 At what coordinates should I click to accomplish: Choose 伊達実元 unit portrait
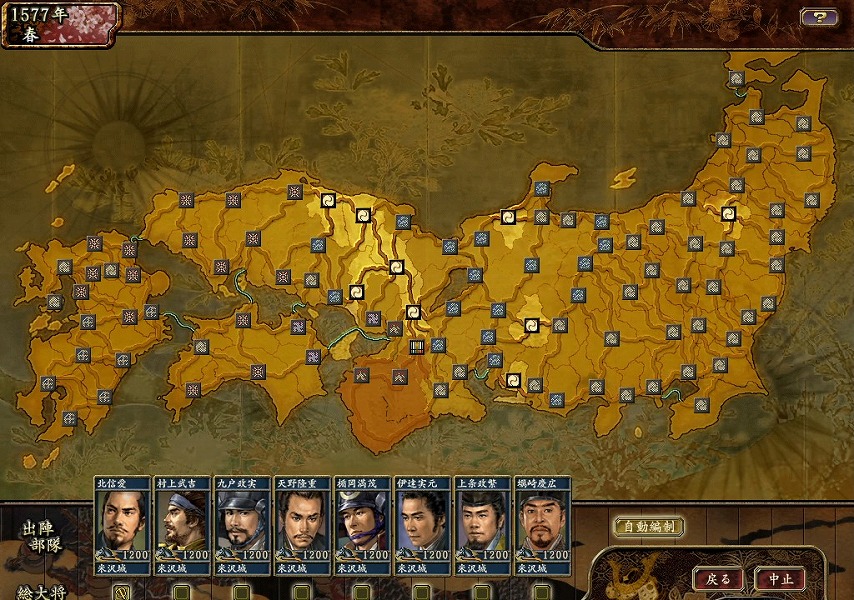point(422,524)
